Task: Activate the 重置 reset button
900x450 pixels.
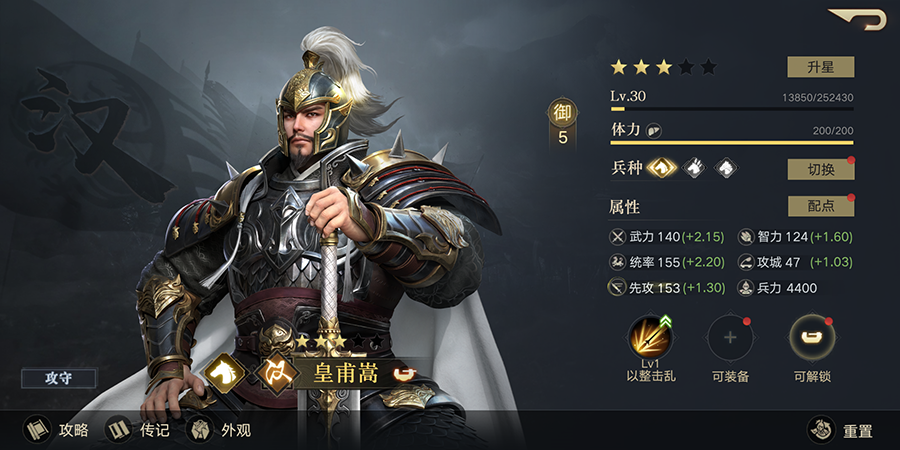Action: (x=841, y=430)
